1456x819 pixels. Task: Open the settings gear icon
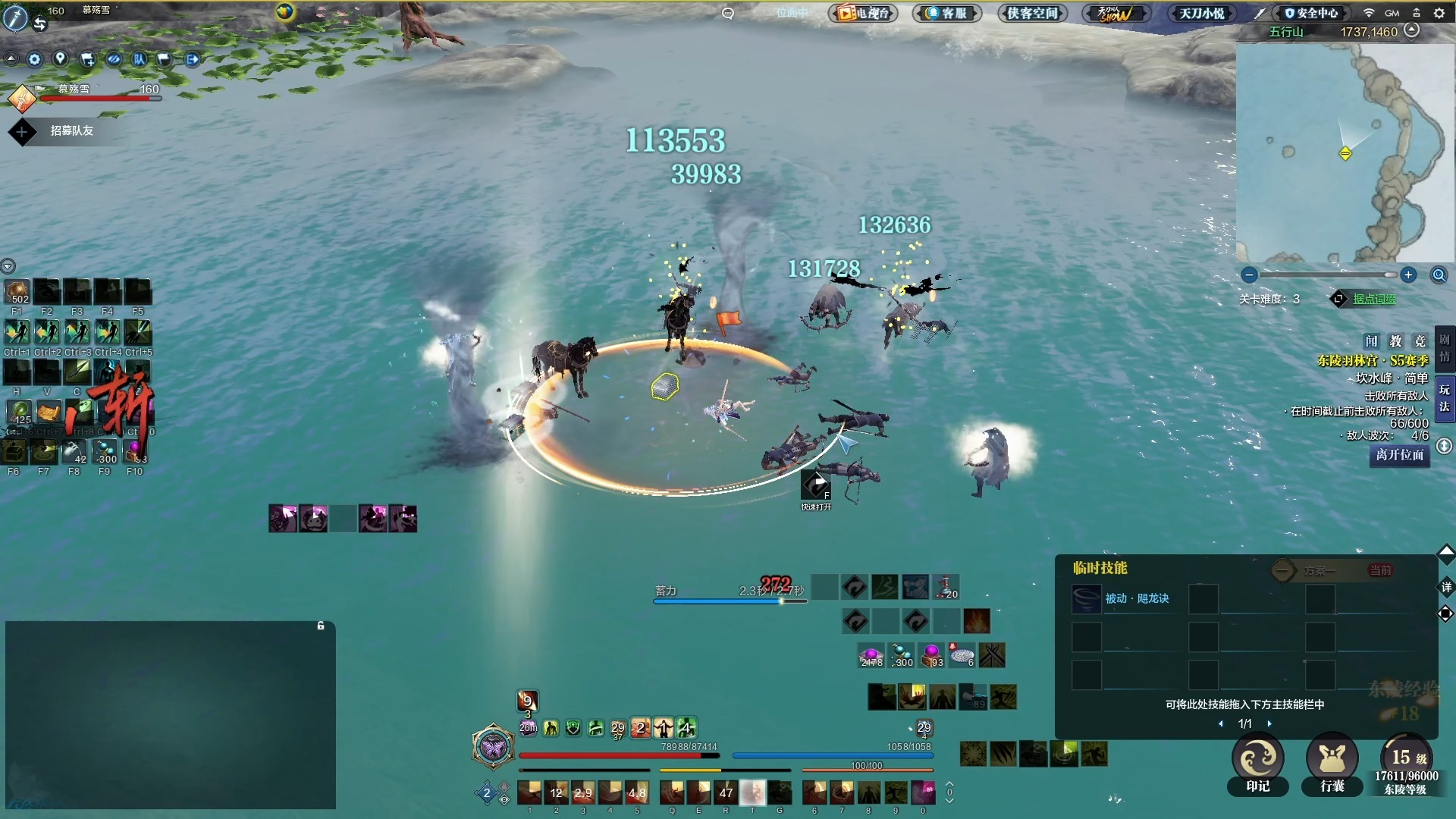point(1439,13)
